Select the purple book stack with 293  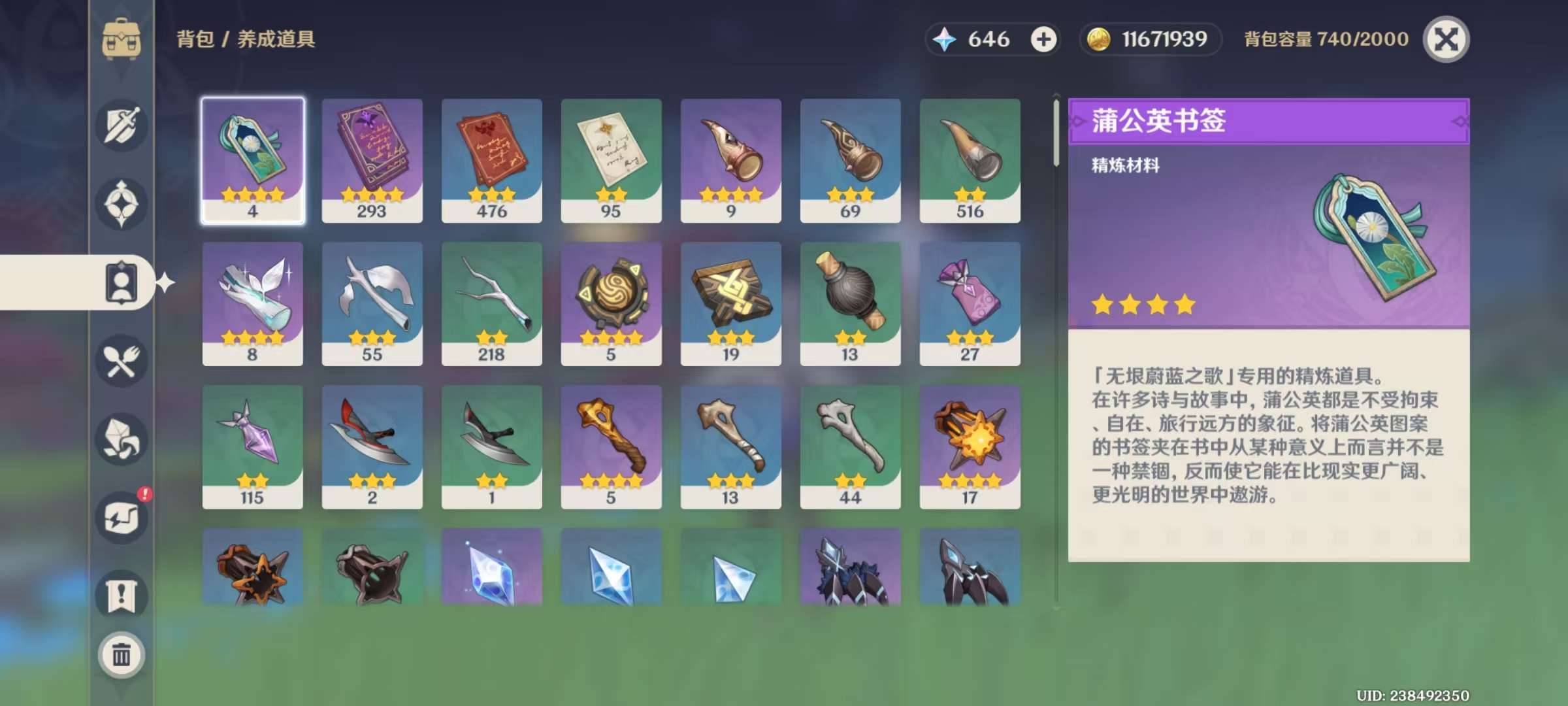tap(372, 160)
